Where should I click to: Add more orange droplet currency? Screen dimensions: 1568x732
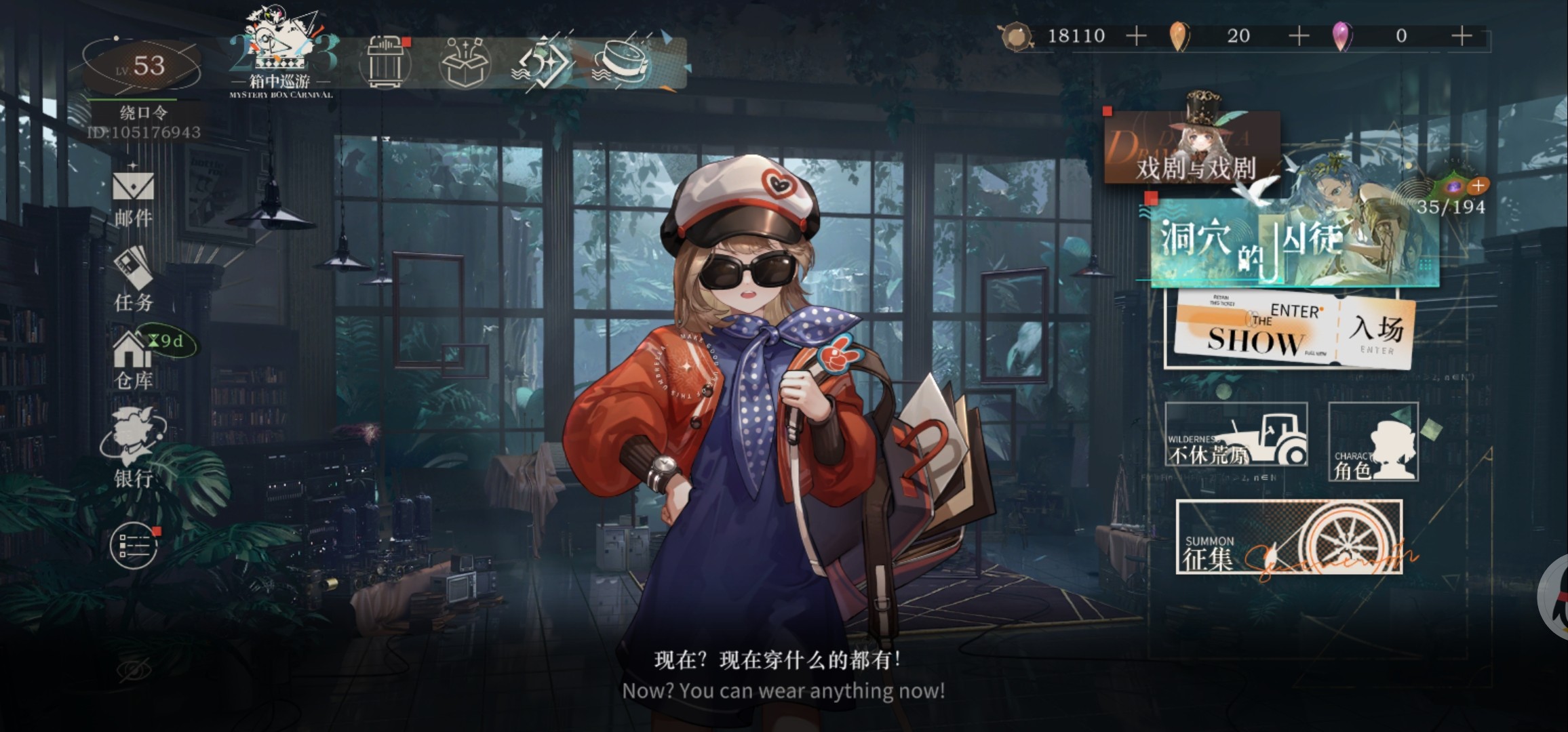(1298, 36)
